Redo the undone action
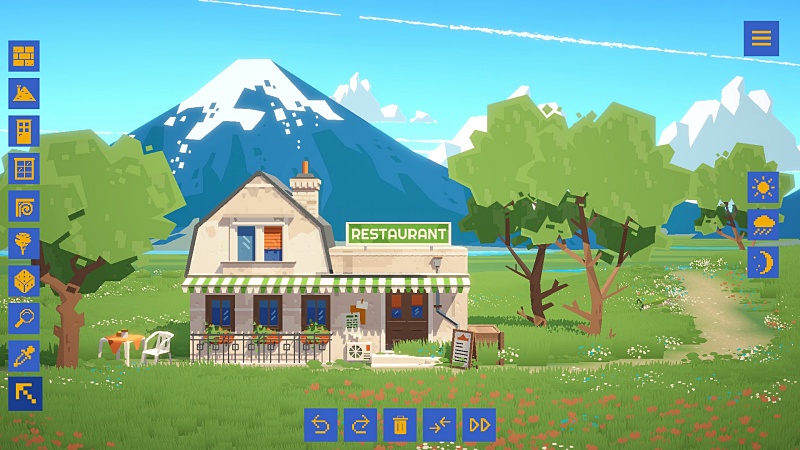Screen dimensions: 800x450 click(360, 425)
